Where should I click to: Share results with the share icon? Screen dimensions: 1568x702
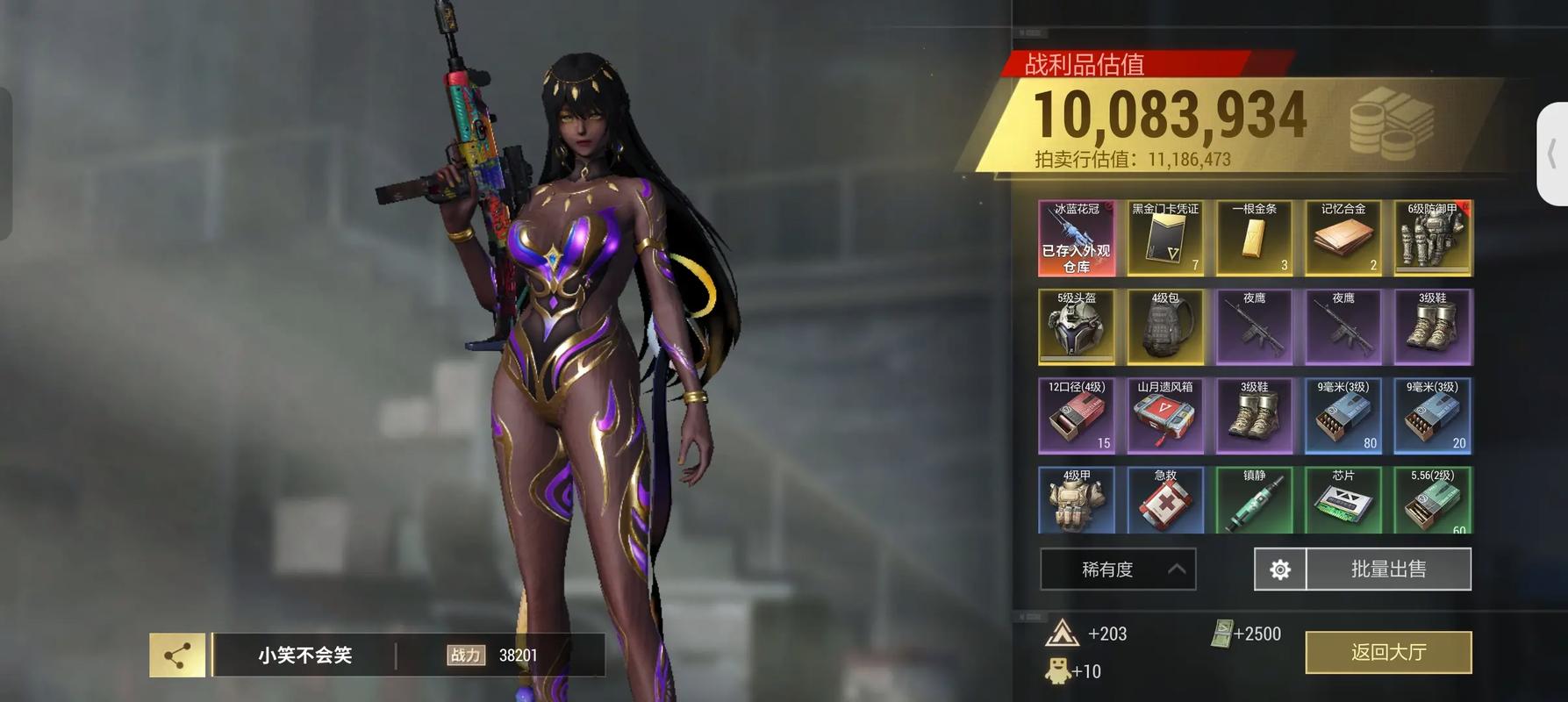(x=177, y=655)
